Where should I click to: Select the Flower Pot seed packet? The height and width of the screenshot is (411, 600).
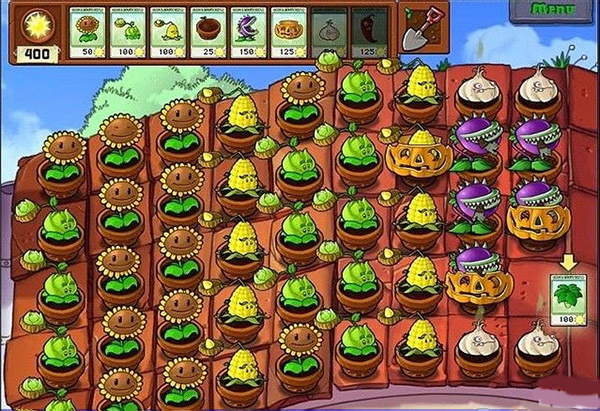(x=208, y=32)
